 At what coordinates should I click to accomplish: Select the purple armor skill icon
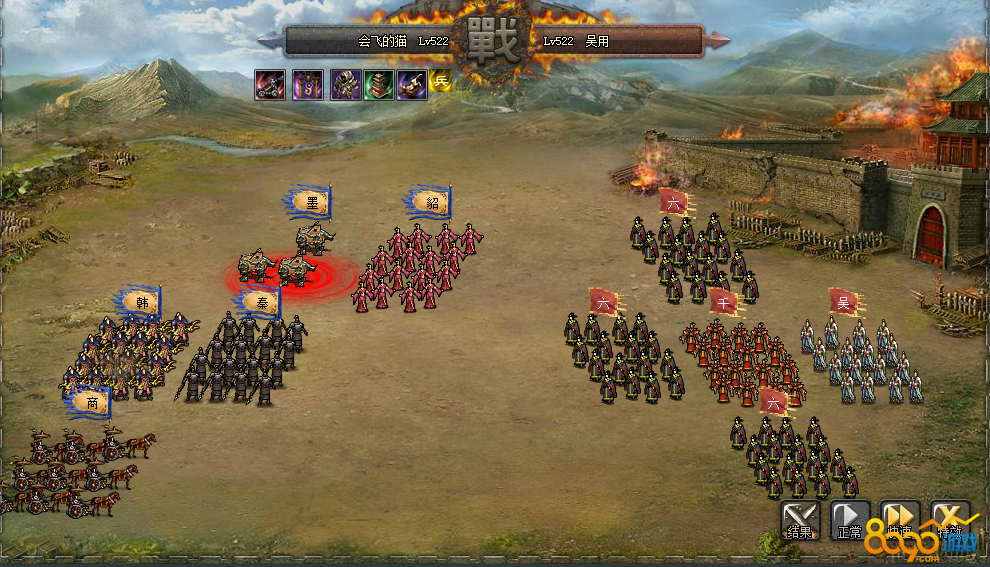[346, 84]
